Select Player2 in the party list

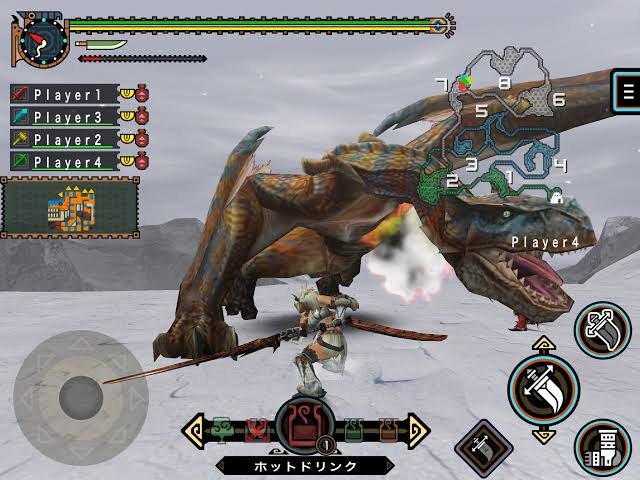pos(66,139)
